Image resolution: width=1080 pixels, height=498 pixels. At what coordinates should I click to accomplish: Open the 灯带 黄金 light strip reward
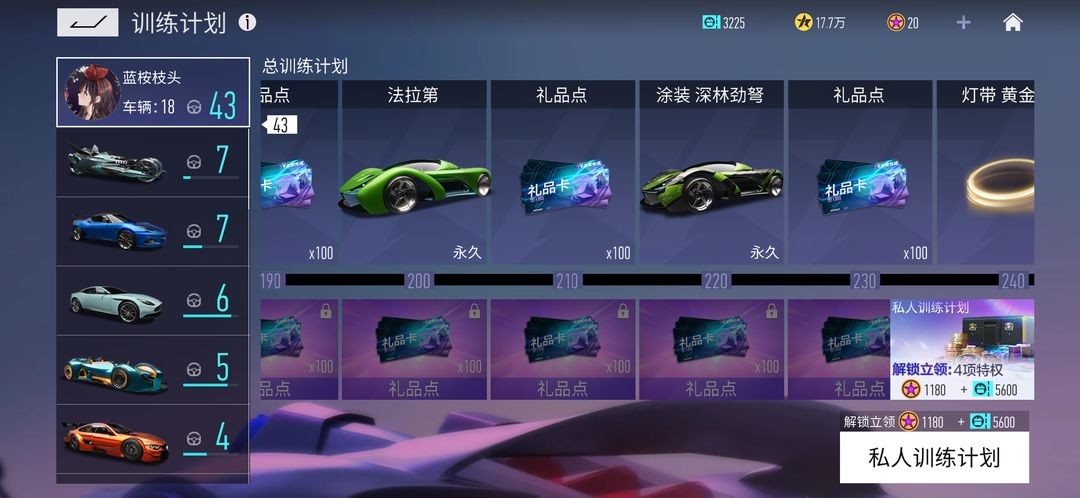[985, 174]
